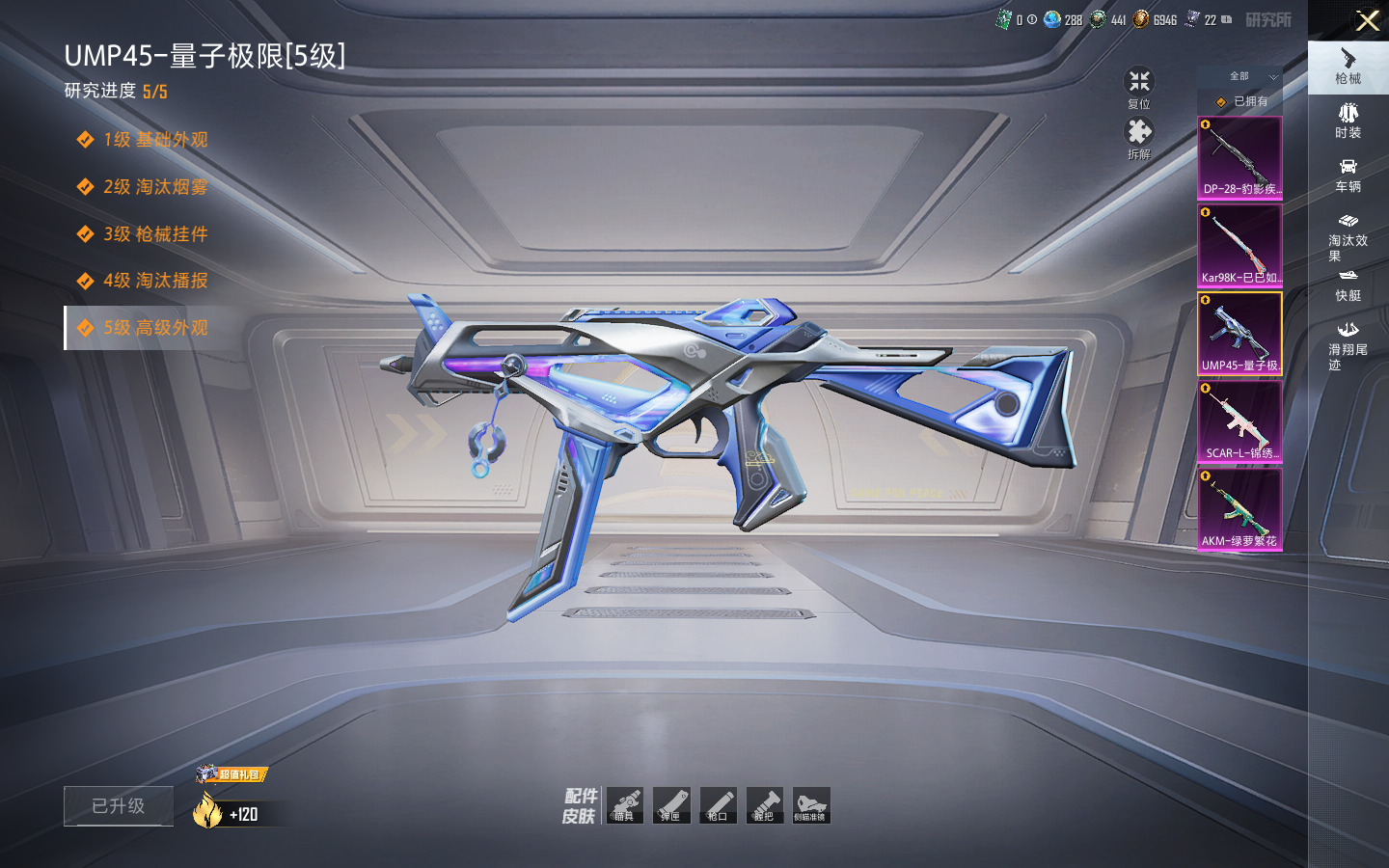1389x868 pixels.
Task: Open the 时装 outfits tab
Action: coord(1348,121)
